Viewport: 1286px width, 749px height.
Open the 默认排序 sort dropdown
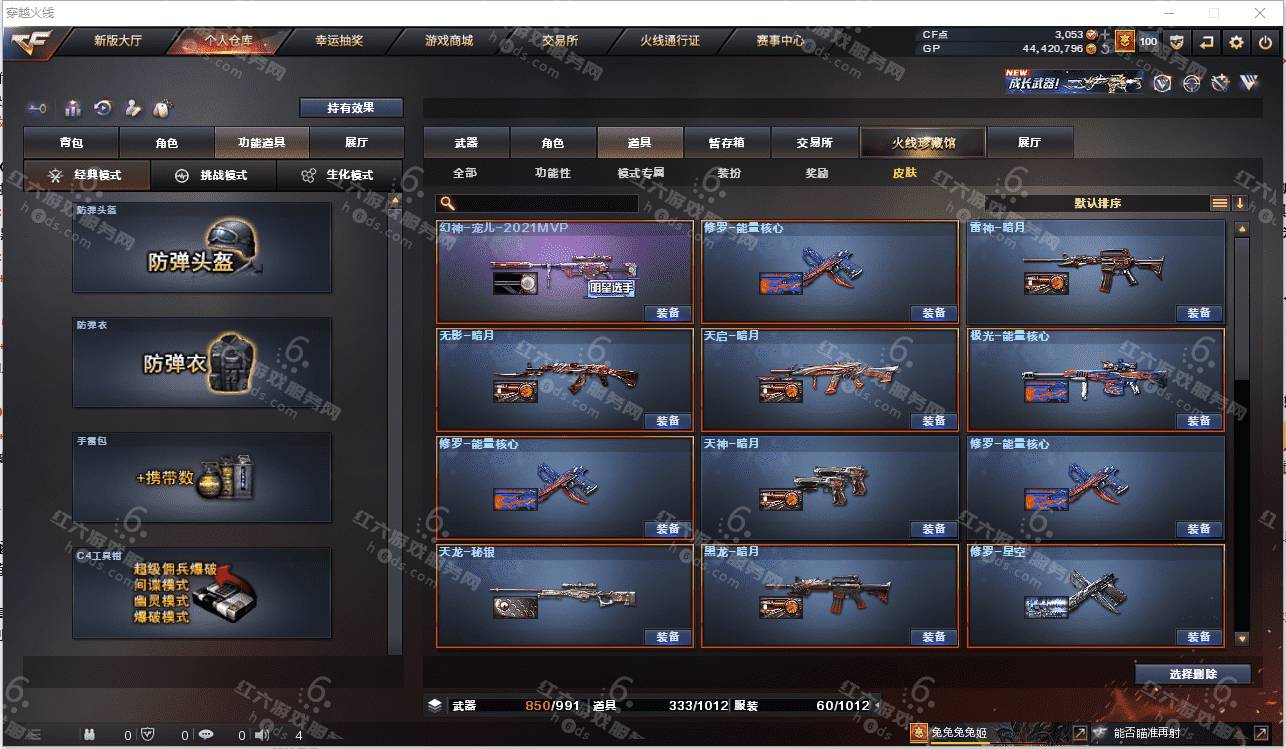[x=1098, y=203]
